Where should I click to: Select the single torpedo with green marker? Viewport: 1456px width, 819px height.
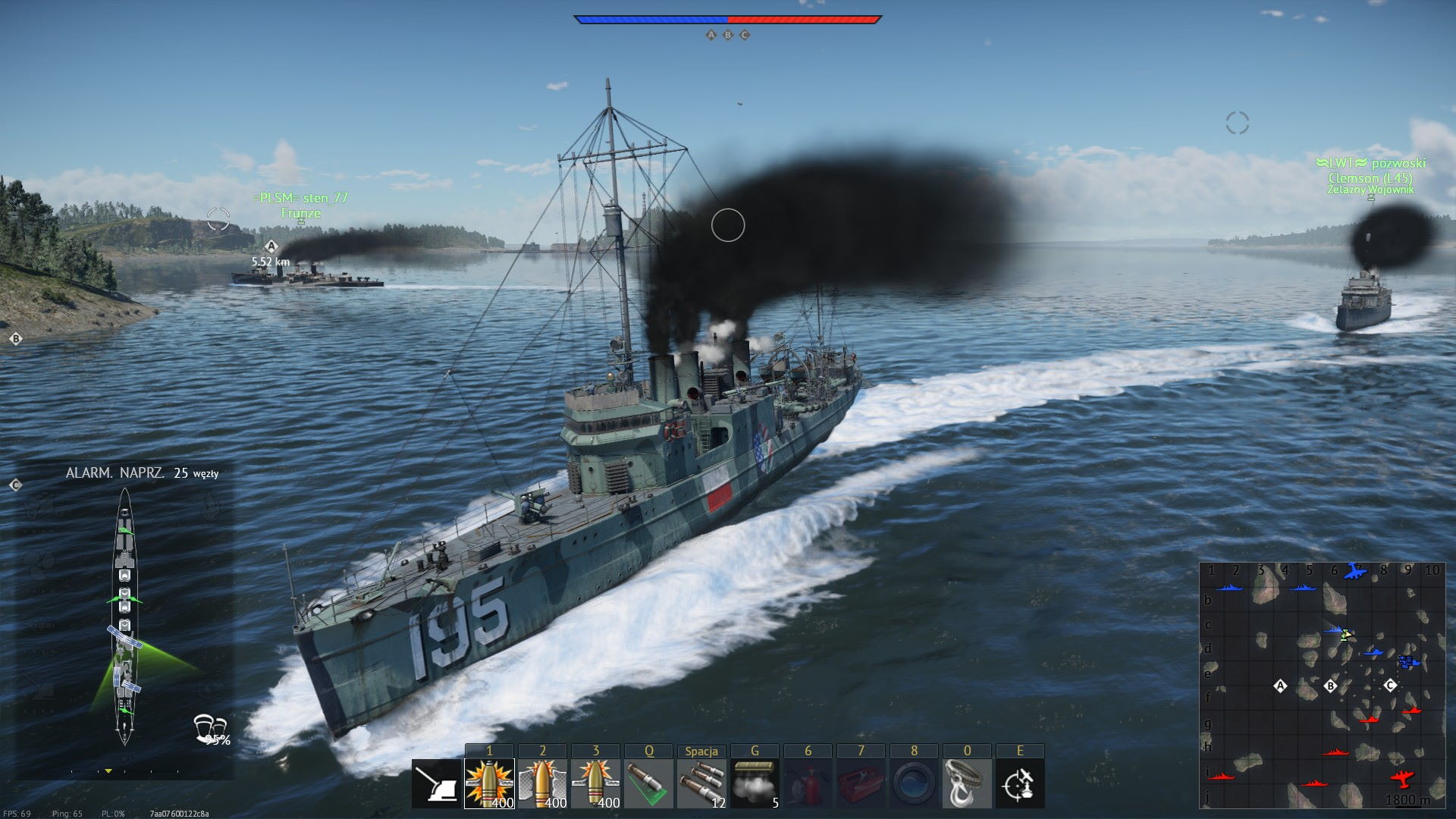648,784
